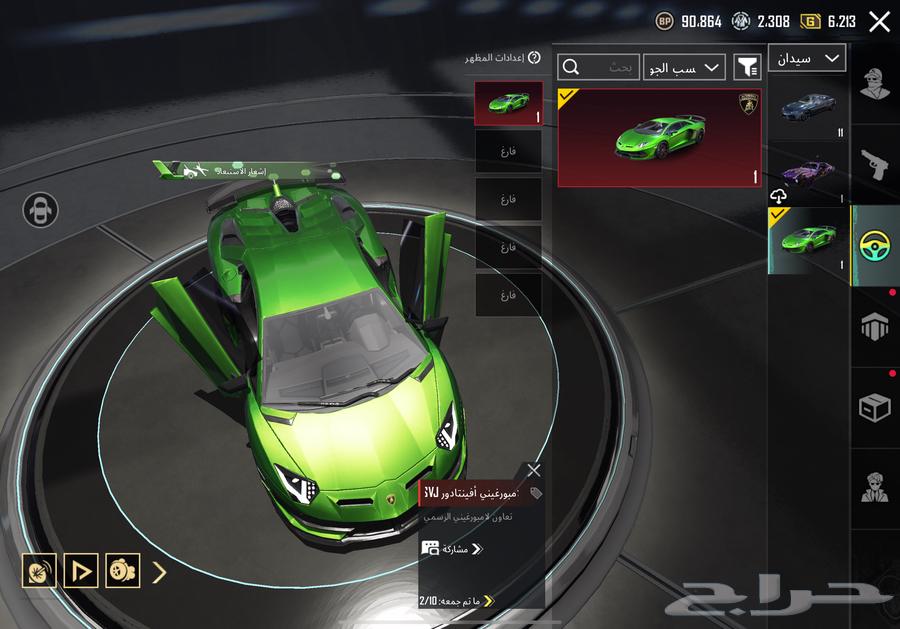
Task: Toggle the car doors view icon
Action: (41, 210)
